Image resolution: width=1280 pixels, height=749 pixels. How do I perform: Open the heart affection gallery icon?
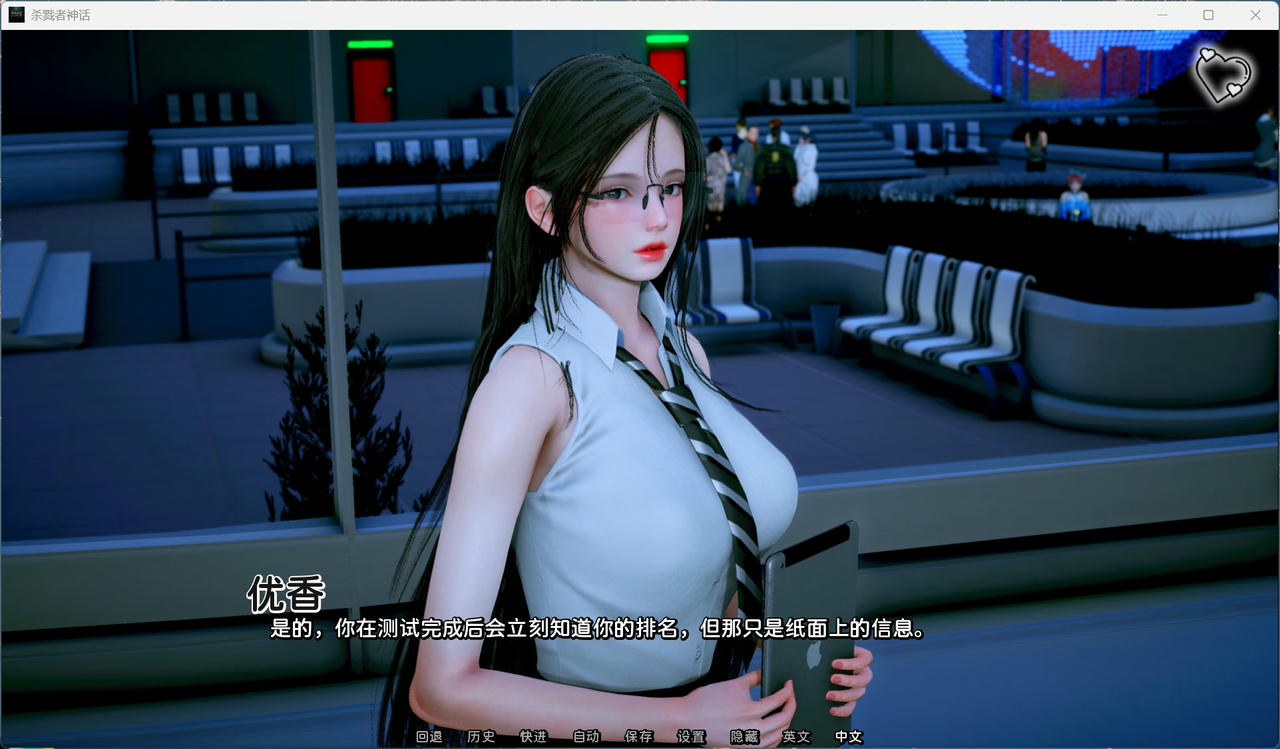1225,75
